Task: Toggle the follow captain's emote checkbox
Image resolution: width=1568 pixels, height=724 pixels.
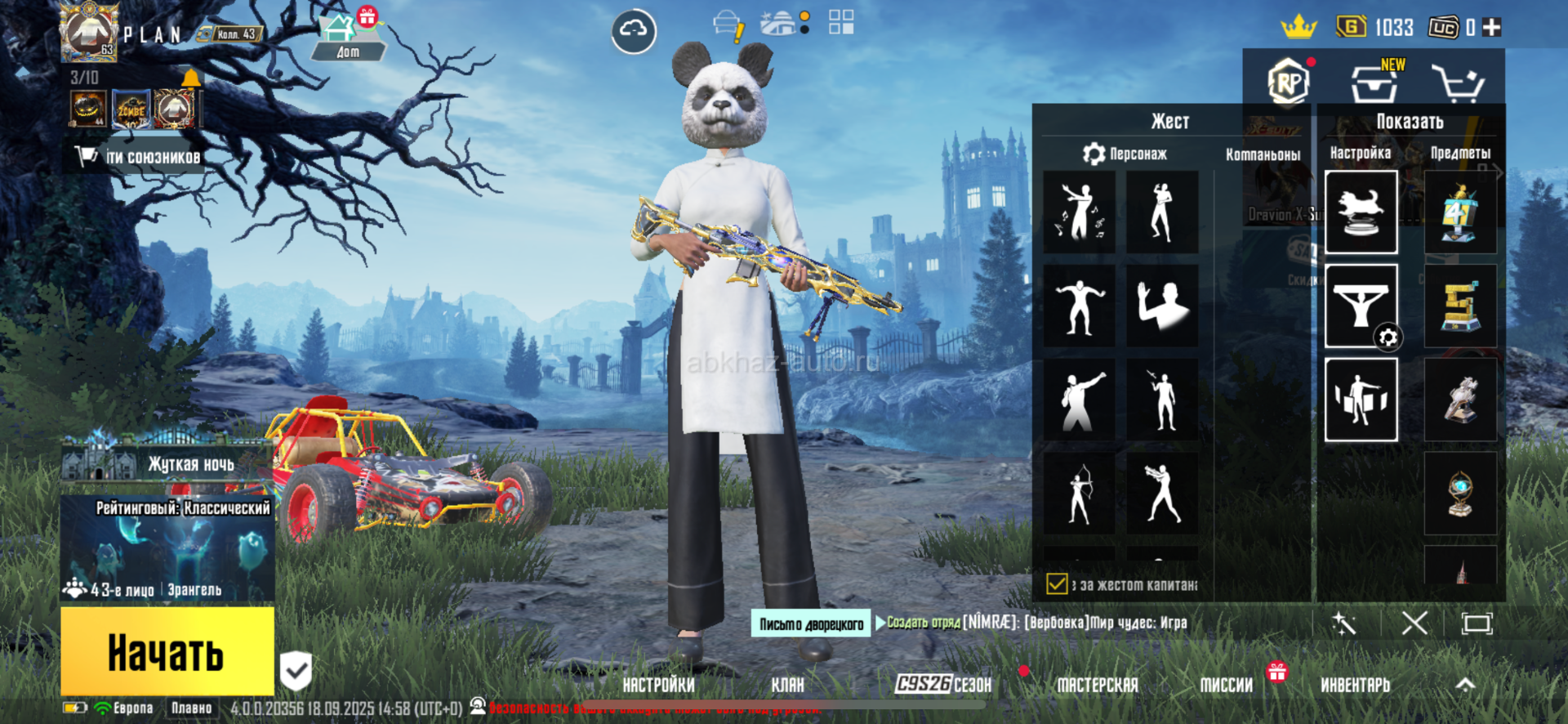Action: tap(1057, 584)
